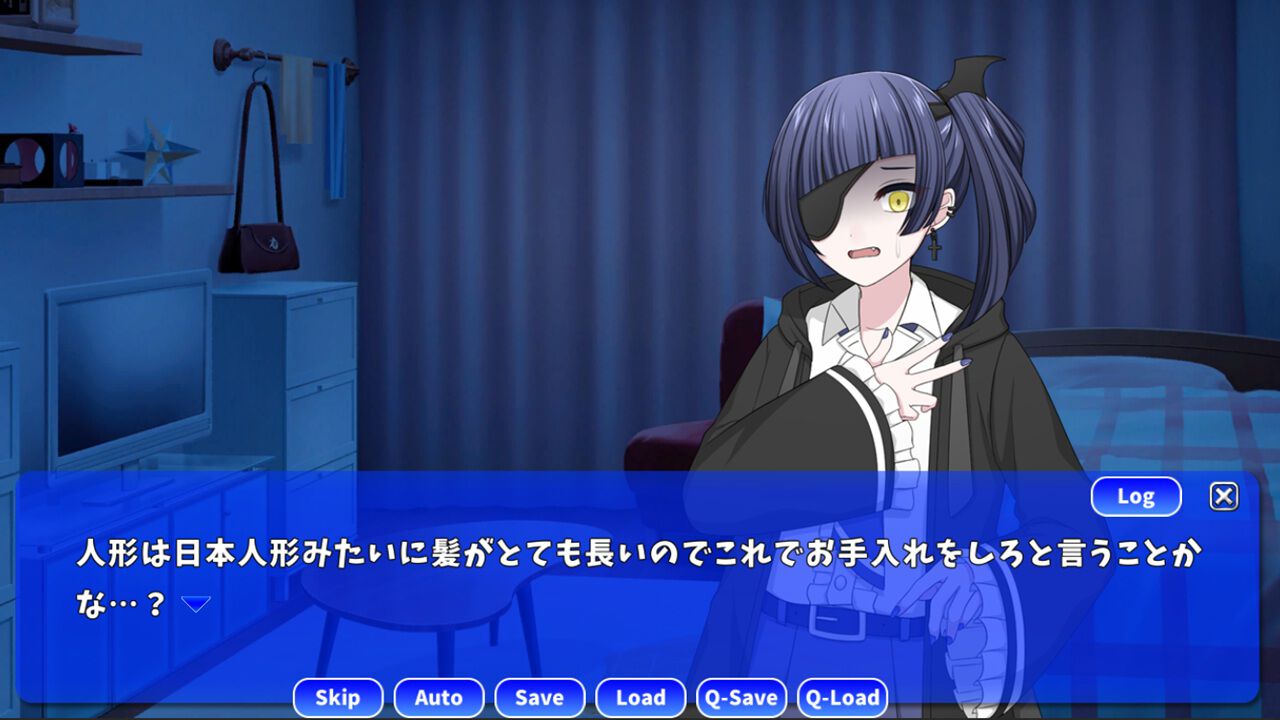Click the Auto playback control
1280x720 pixels.
click(x=439, y=697)
